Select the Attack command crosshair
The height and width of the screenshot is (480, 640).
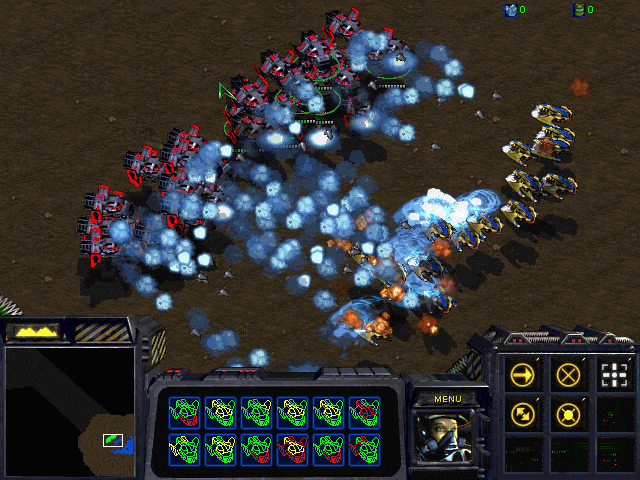coord(614,375)
